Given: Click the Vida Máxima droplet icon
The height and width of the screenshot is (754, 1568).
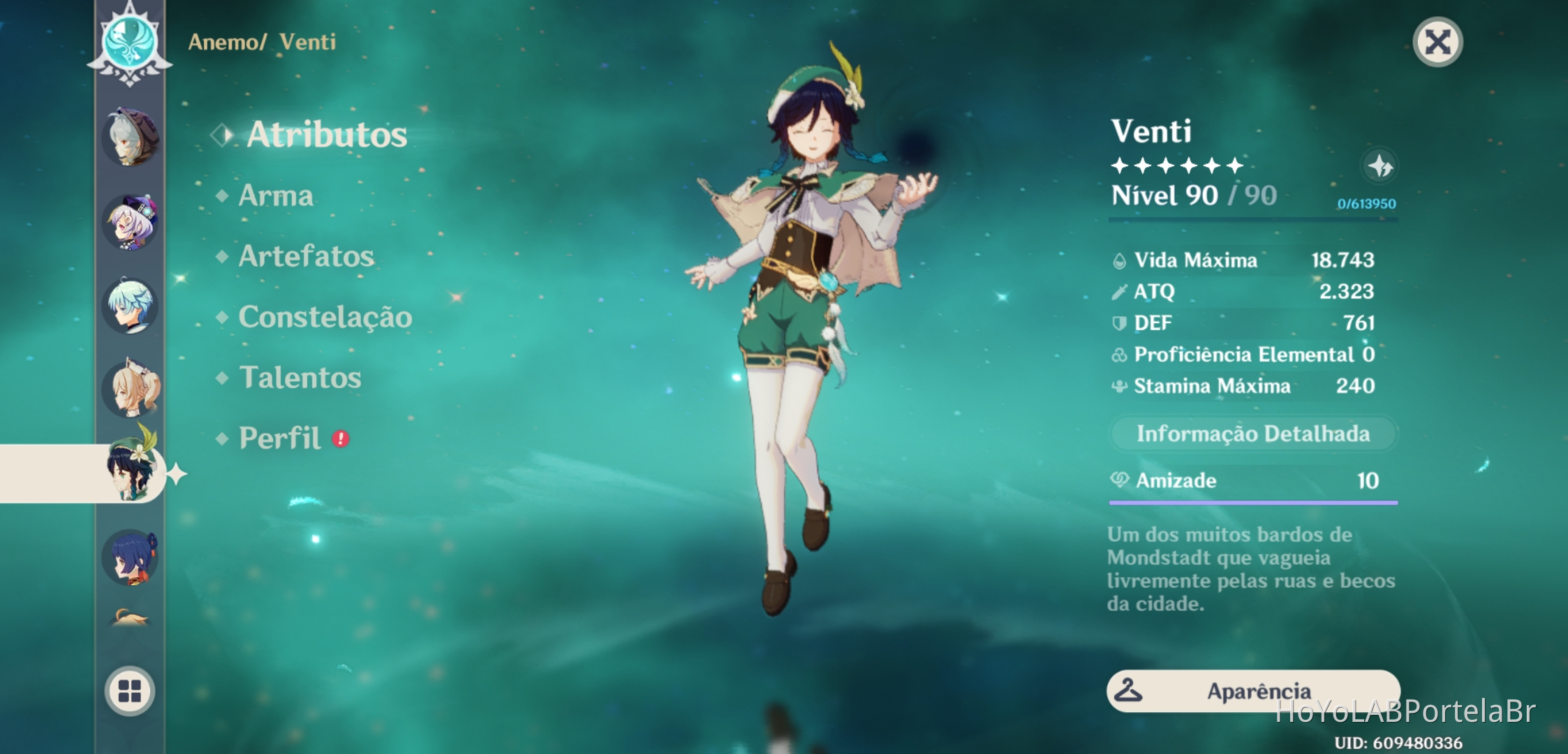Looking at the screenshot, I should (x=1120, y=260).
